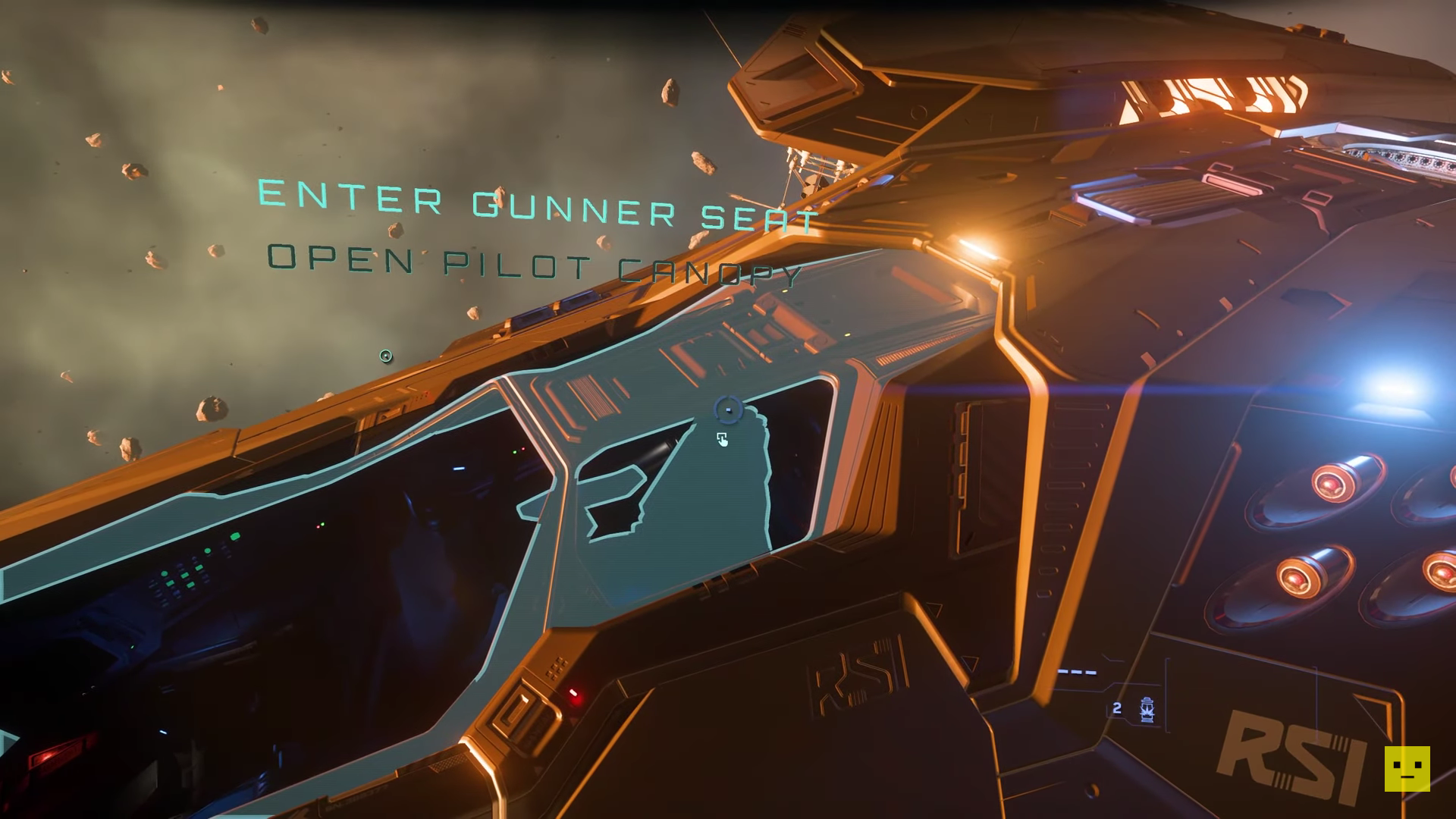Select the interaction reticle on the canopy
Screen dimensions: 1456x819
[x=728, y=409]
